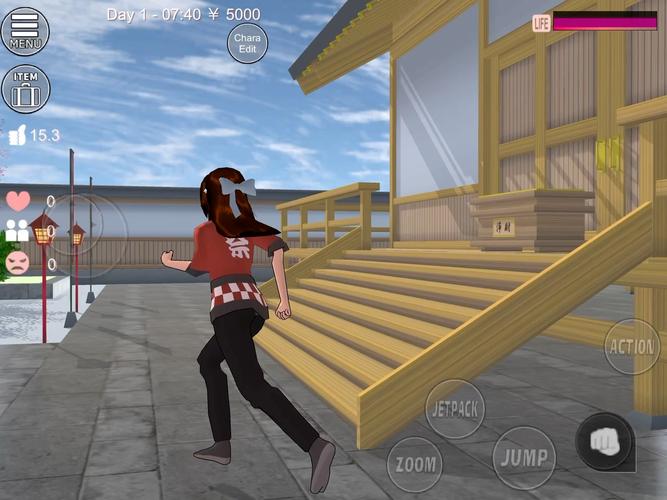The image size is (667, 500).
Task: Hit the JUMP button
Action: (x=524, y=458)
